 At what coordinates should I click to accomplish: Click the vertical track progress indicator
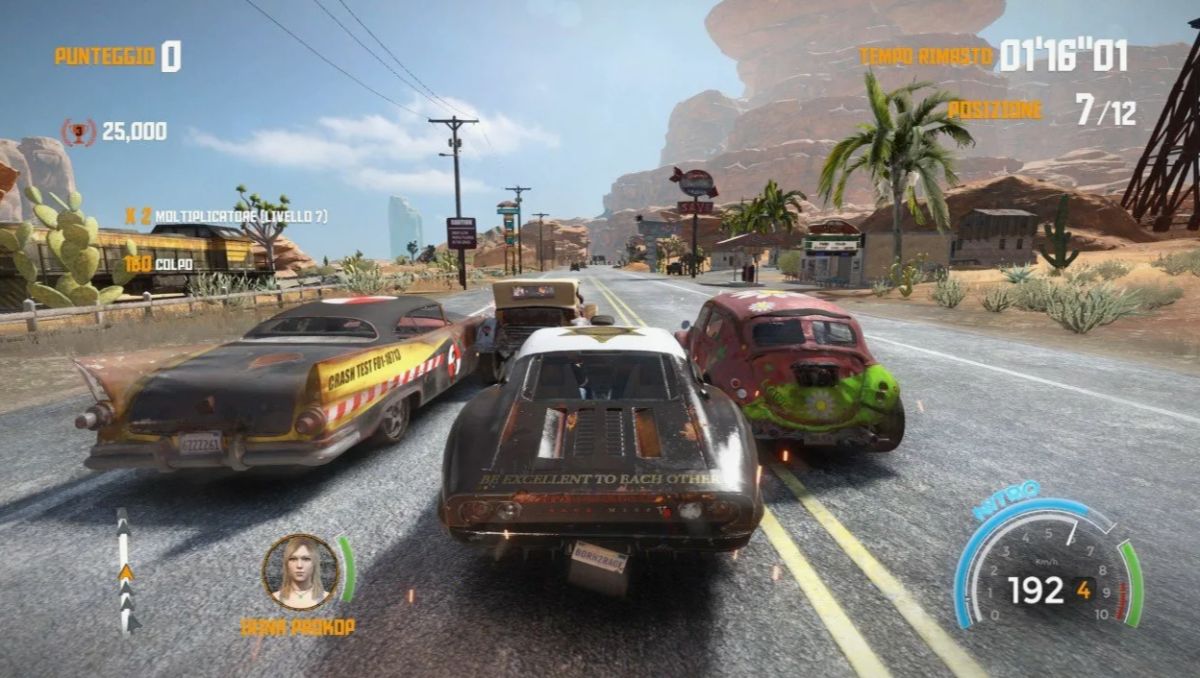(x=126, y=571)
